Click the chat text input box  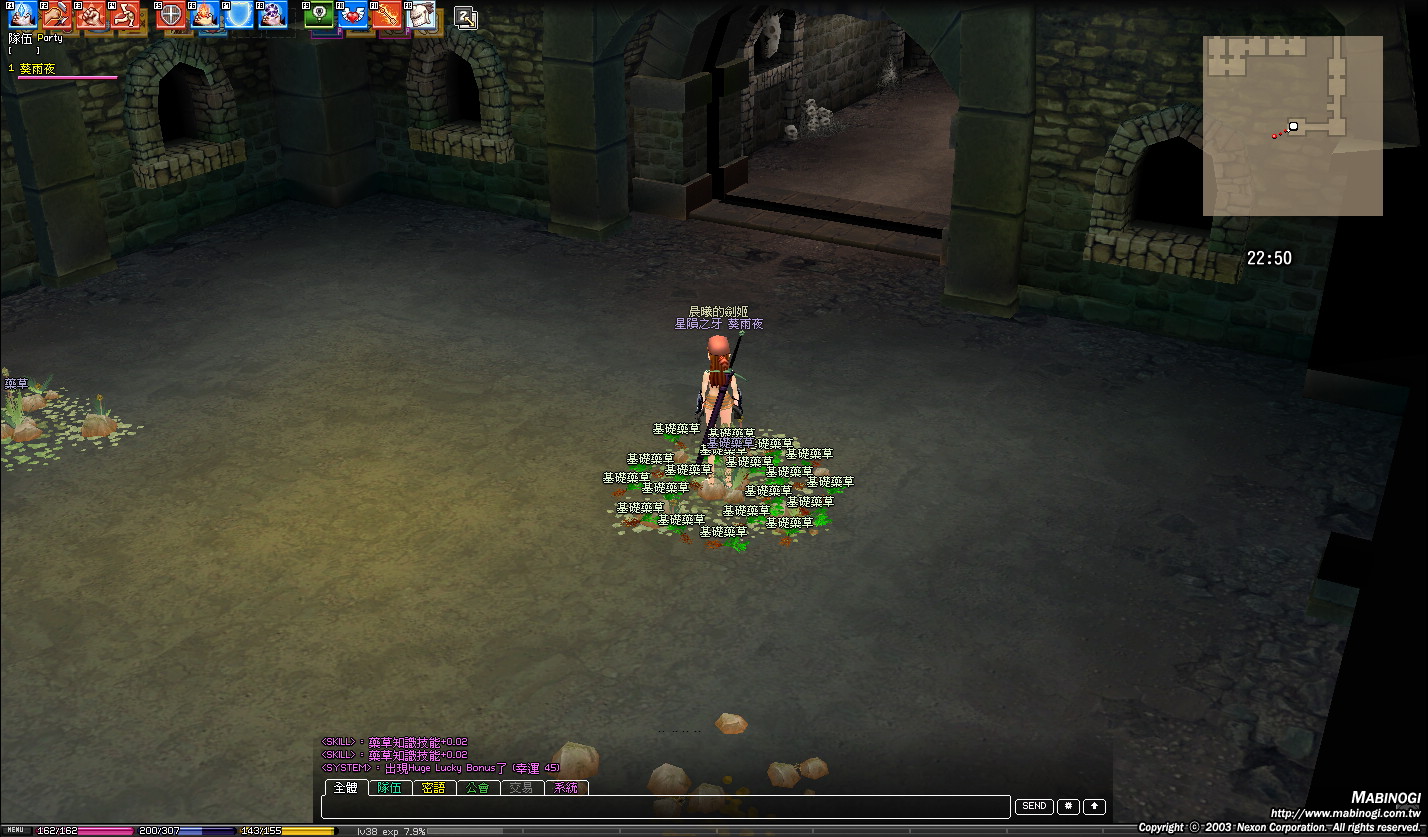(665, 807)
